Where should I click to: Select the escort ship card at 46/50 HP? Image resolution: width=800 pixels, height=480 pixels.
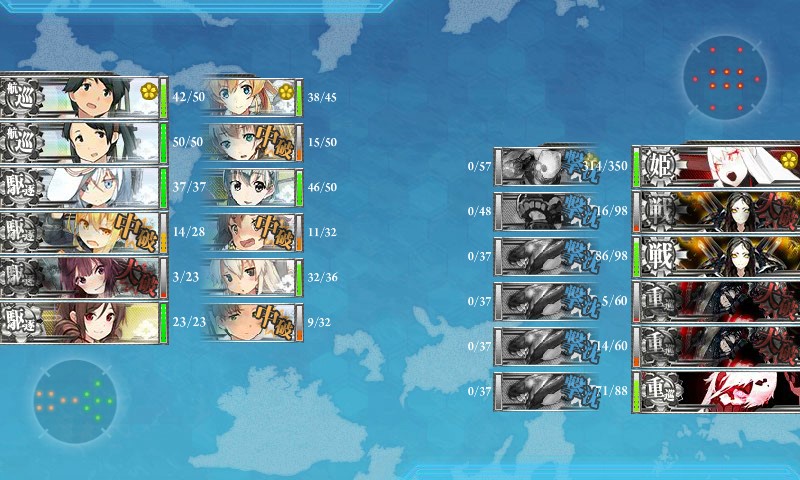pos(250,187)
